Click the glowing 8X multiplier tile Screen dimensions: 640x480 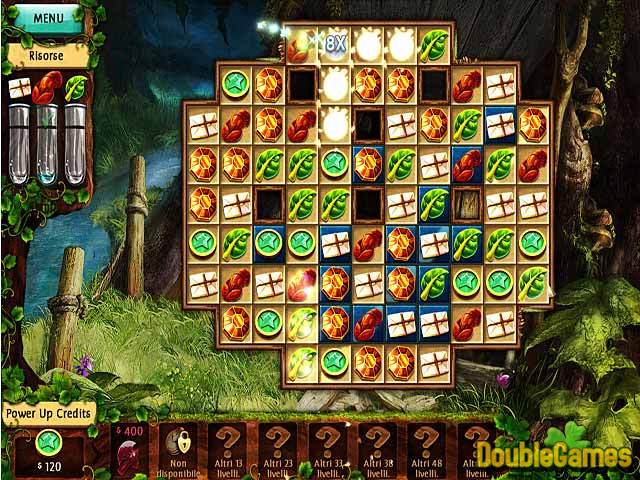click(335, 44)
